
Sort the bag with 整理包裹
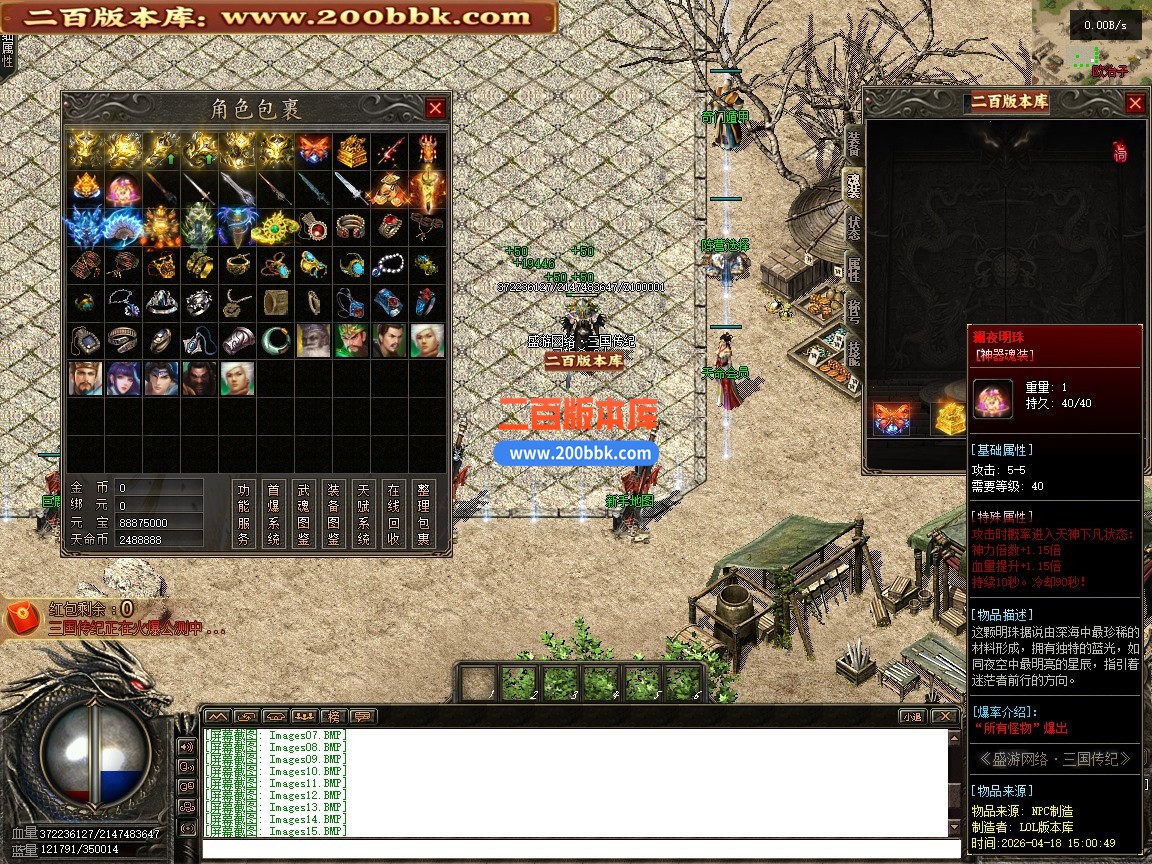(x=424, y=514)
